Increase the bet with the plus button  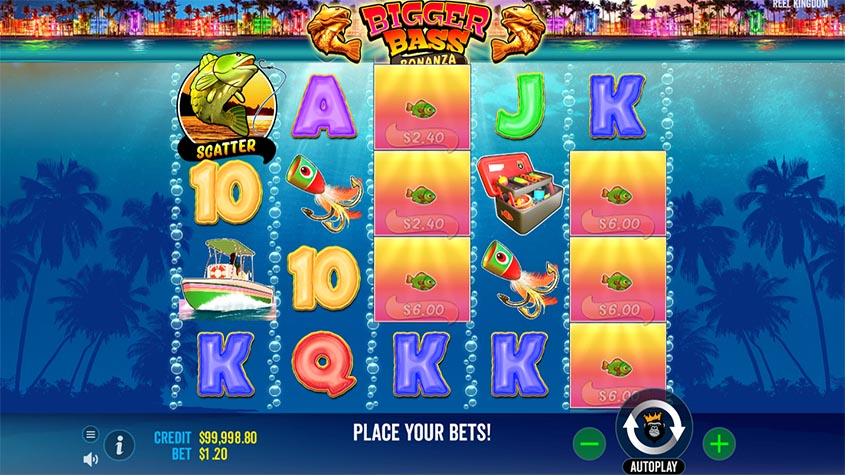tap(718, 442)
